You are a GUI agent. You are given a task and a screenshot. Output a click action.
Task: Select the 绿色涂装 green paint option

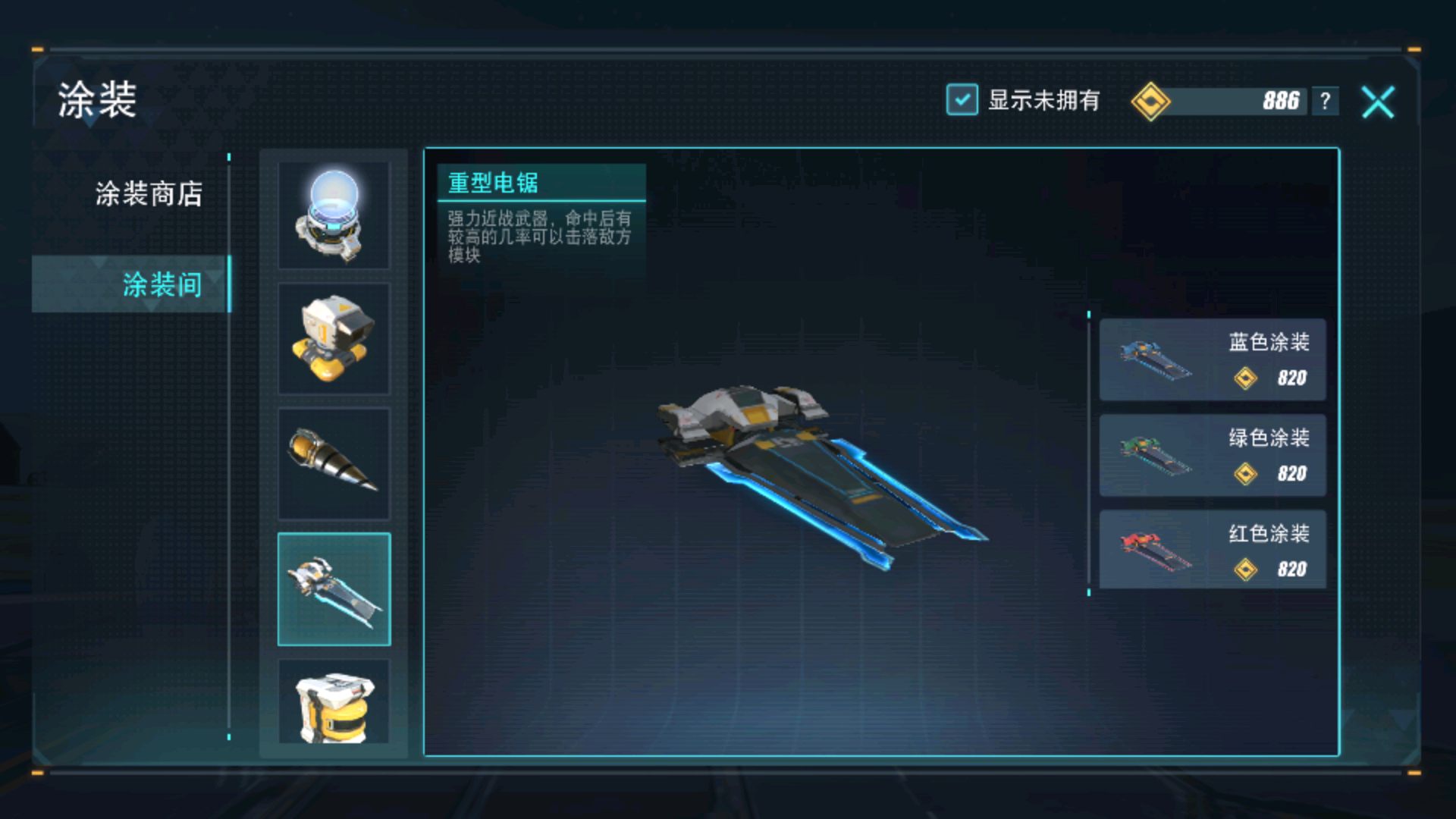1212,455
